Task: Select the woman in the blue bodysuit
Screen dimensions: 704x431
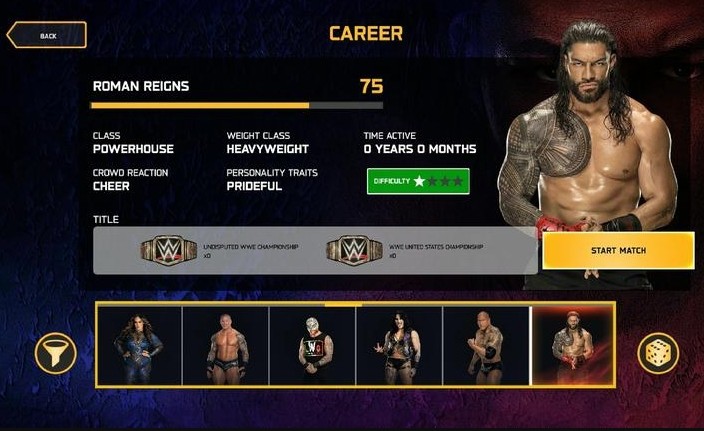Action: coord(138,346)
